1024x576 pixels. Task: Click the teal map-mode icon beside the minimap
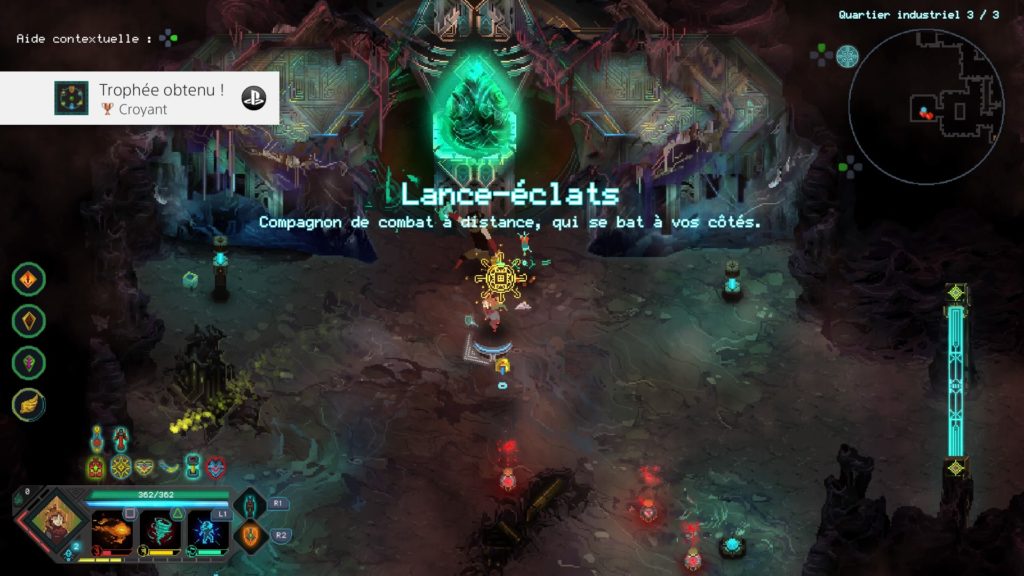847,55
